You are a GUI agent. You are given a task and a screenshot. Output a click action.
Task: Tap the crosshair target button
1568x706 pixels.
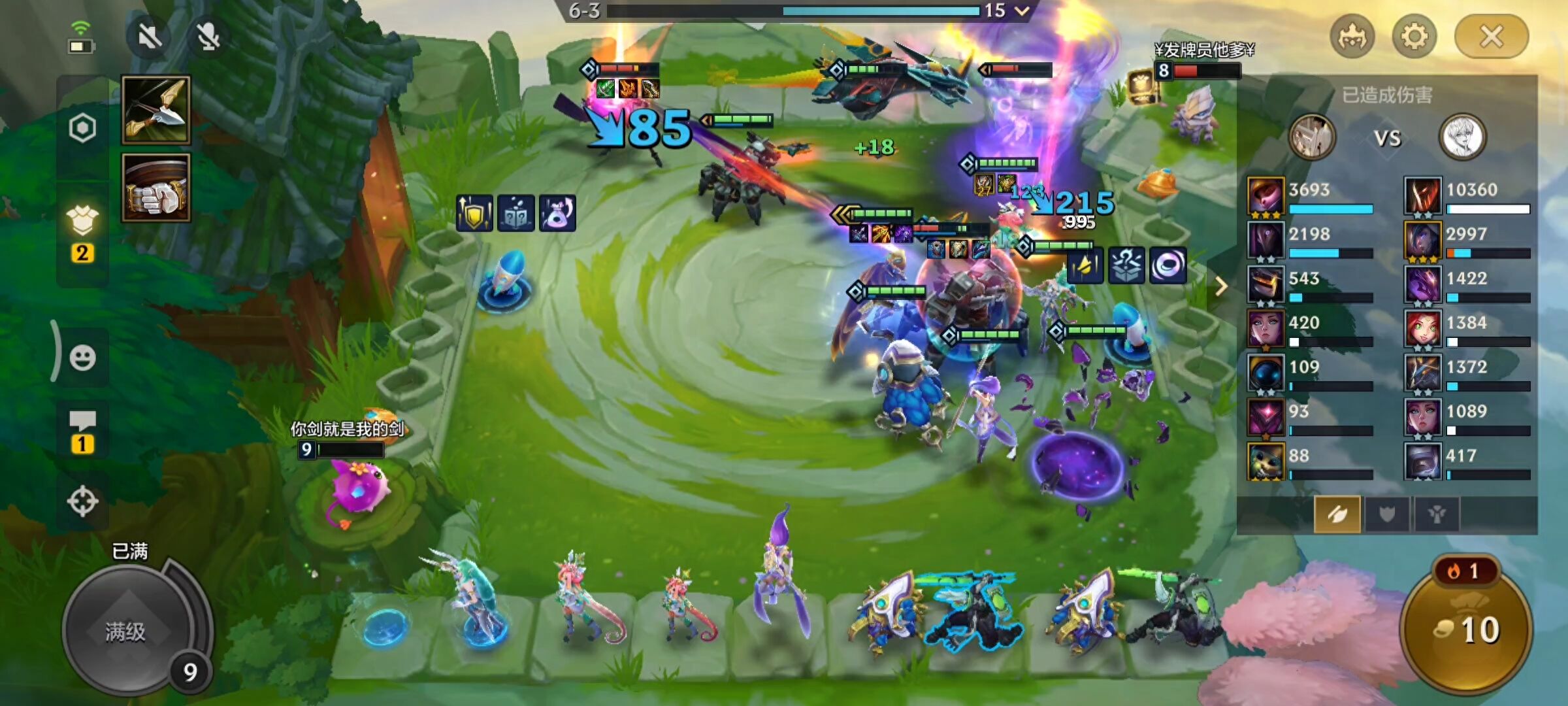(x=82, y=502)
